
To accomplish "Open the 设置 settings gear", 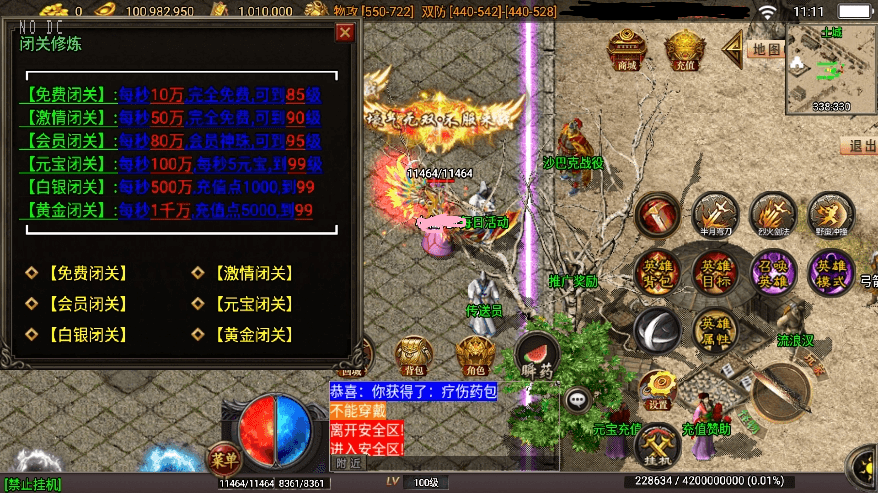I will point(657,389).
